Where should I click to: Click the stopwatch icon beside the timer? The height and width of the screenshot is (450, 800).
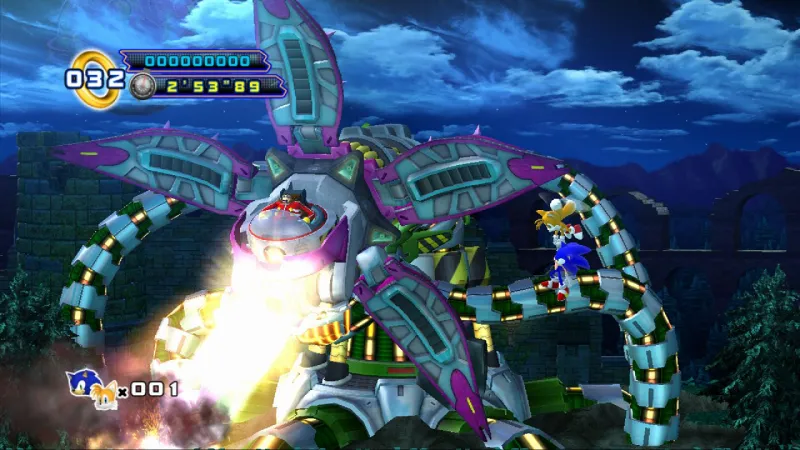coord(142,86)
